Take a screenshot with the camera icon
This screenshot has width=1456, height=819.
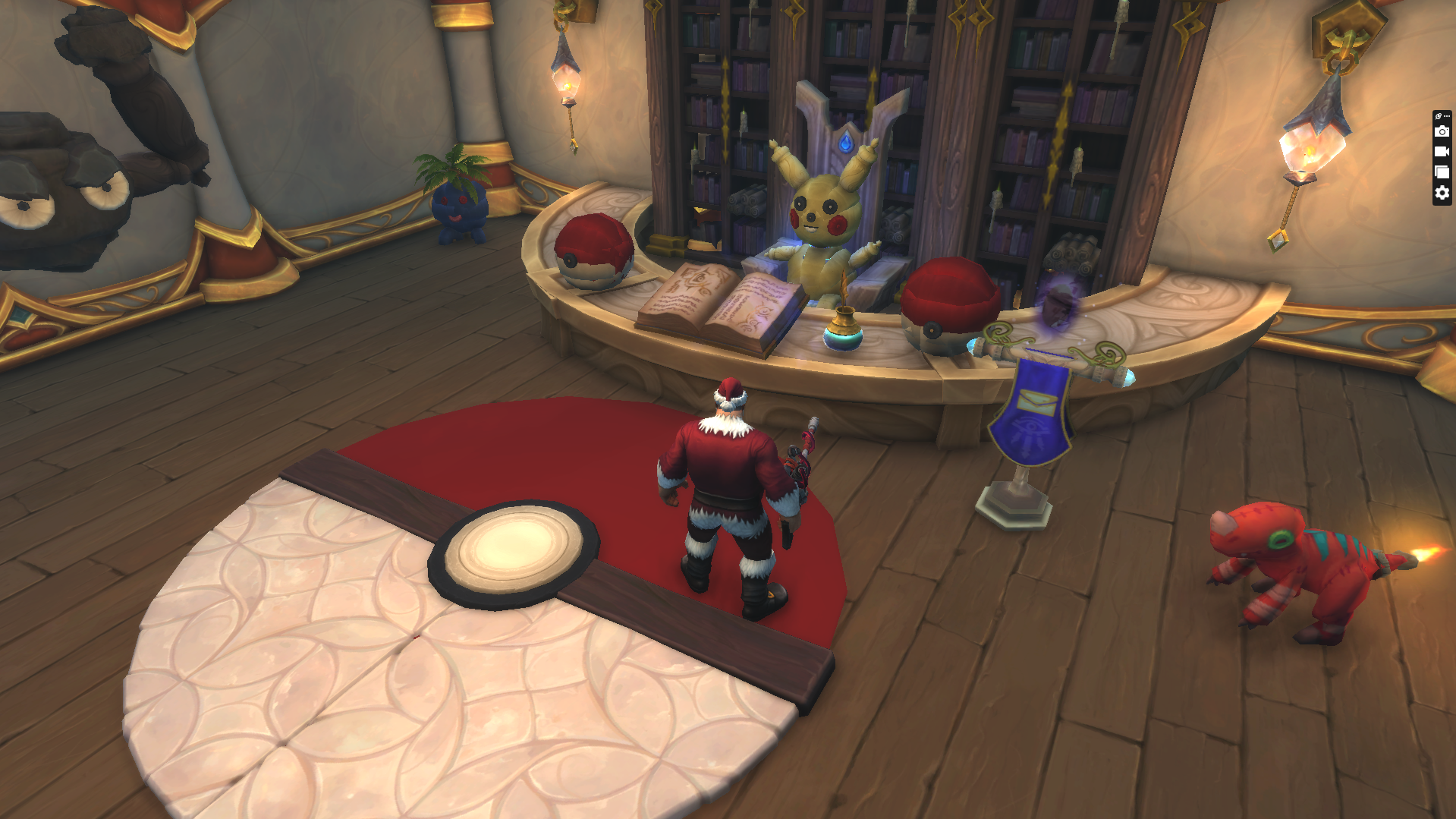[1442, 131]
